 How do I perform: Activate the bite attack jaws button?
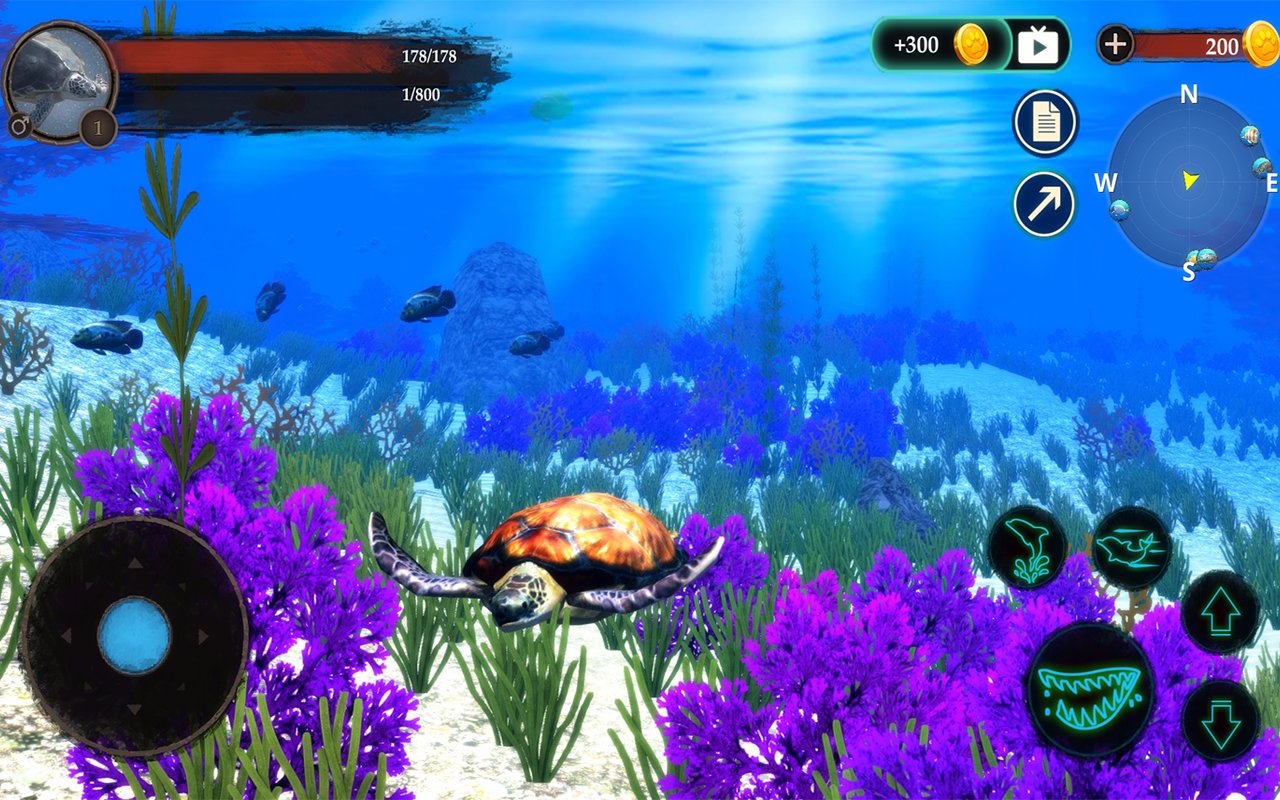tap(1090, 689)
